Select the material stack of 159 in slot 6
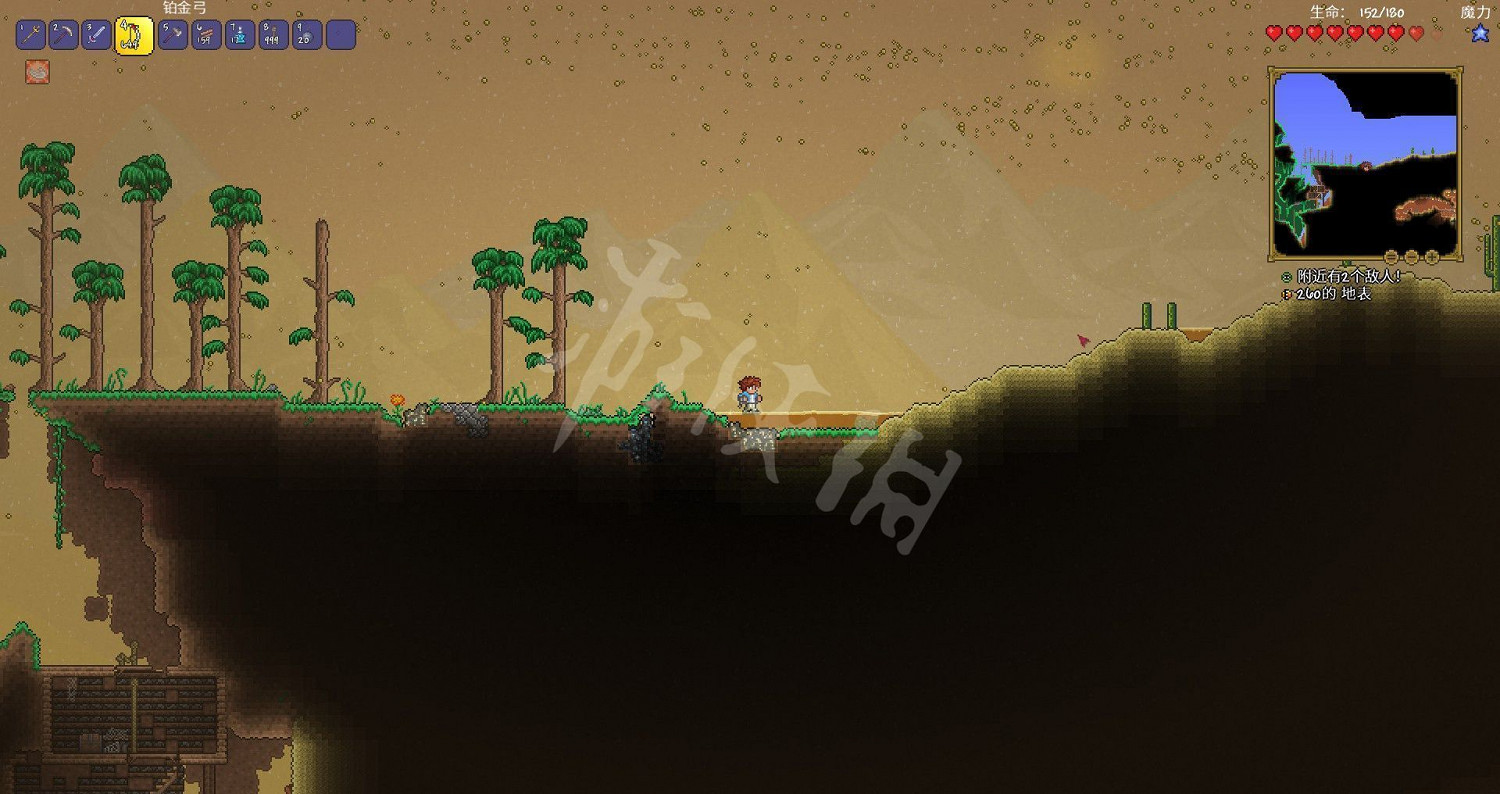This screenshot has width=1500, height=794. (205, 34)
